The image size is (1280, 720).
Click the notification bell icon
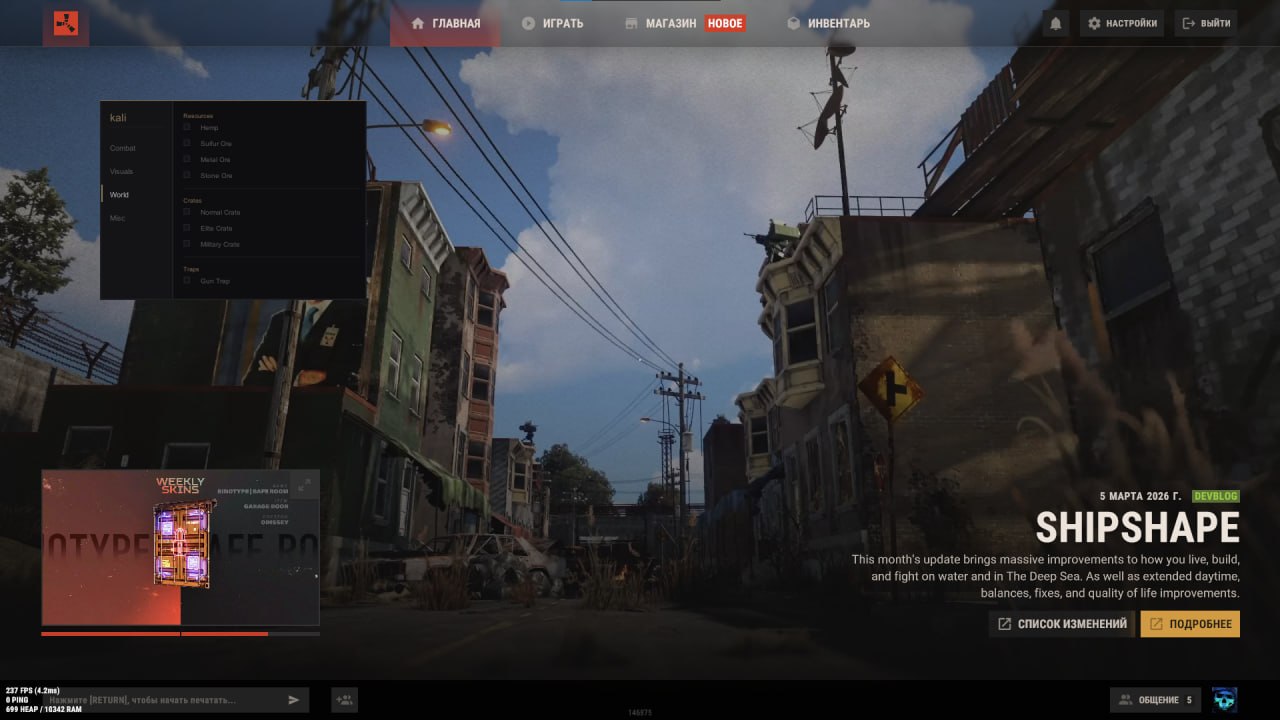pyautogui.click(x=1056, y=23)
